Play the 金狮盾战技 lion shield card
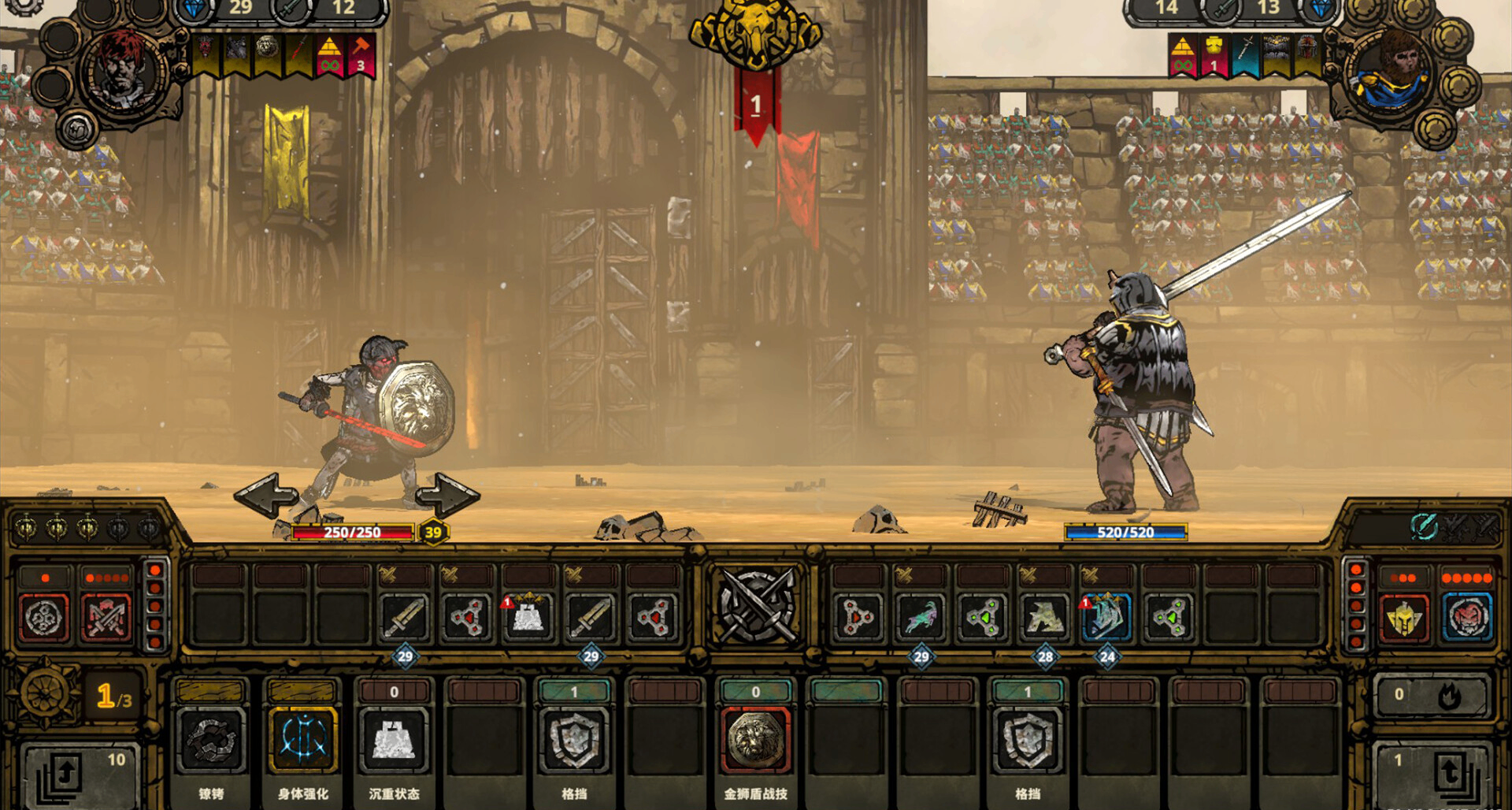Image resolution: width=1512 pixels, height=810 pixels. click(755, 741)
